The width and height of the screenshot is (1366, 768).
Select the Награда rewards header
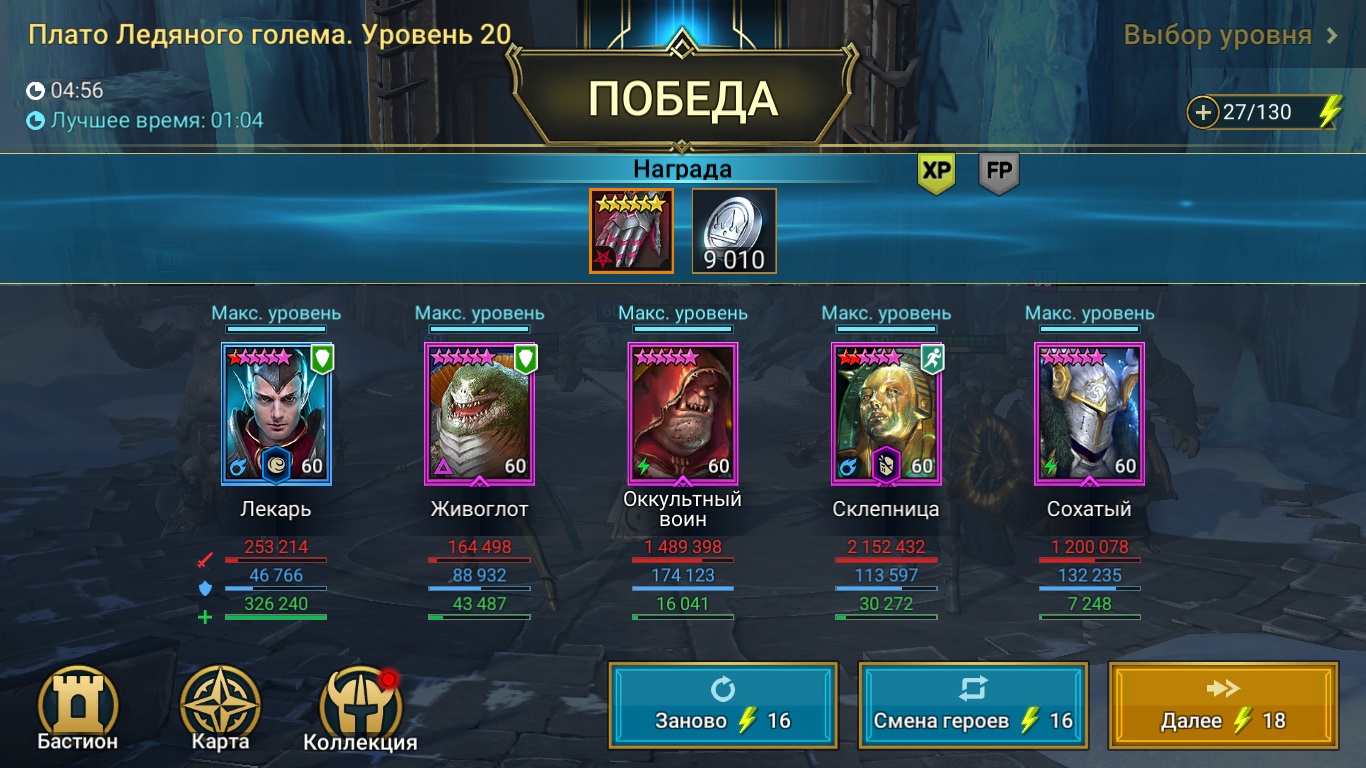(x=683, y=168)
